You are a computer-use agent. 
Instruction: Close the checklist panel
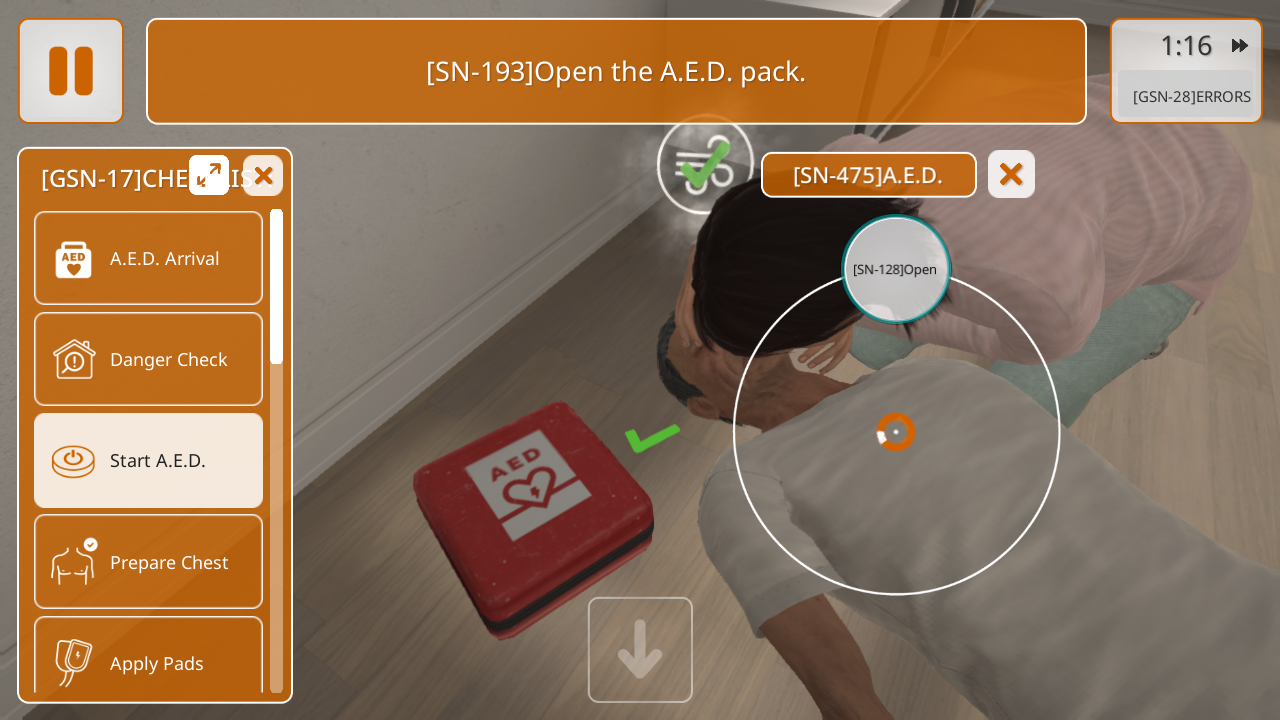tap(263, 176)
